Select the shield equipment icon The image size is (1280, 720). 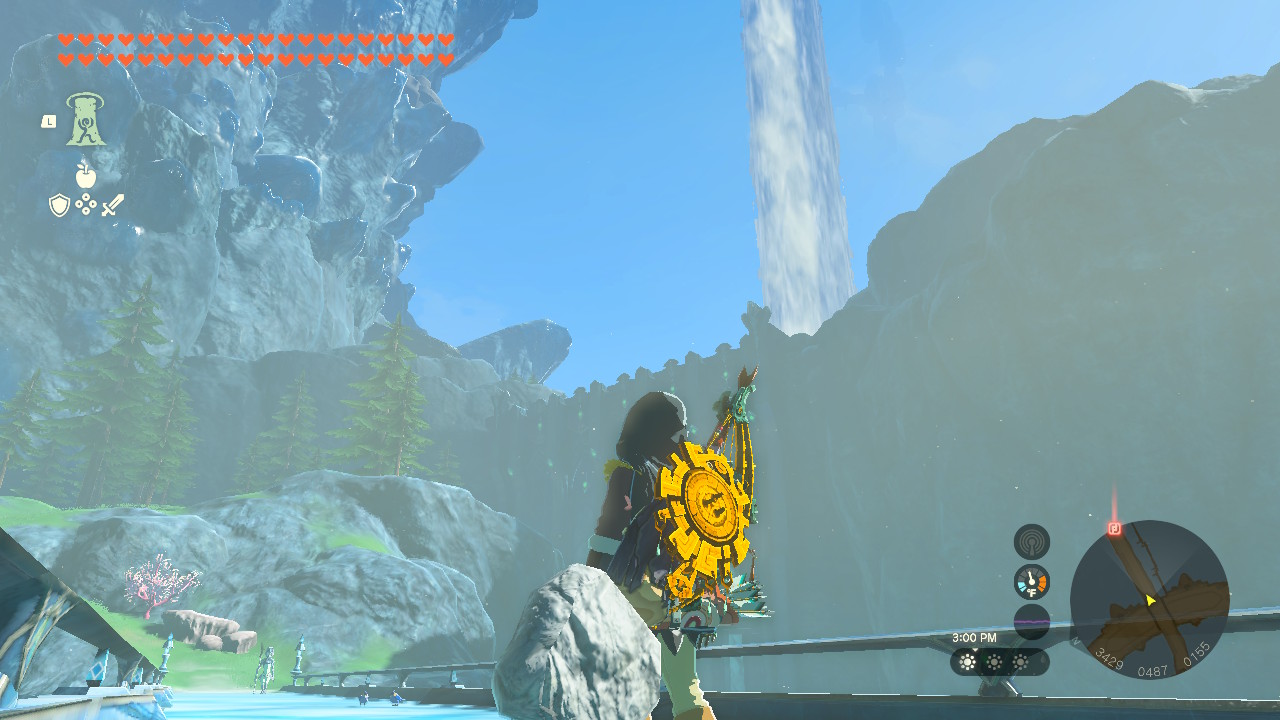click(59, 204)
